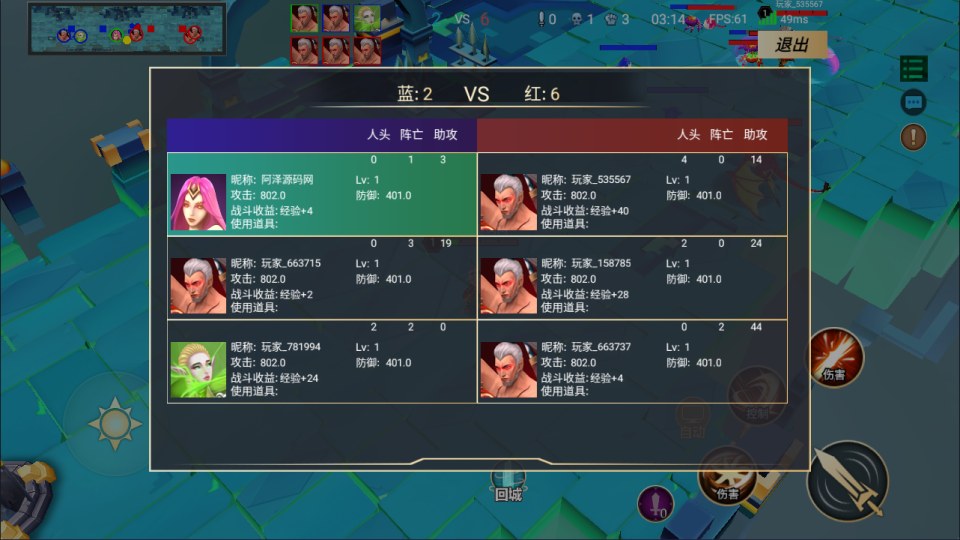This screenshot has width=960, height=540.
Task: Select player 玩家_158785 scoreboard row
Action: (632, 277)
